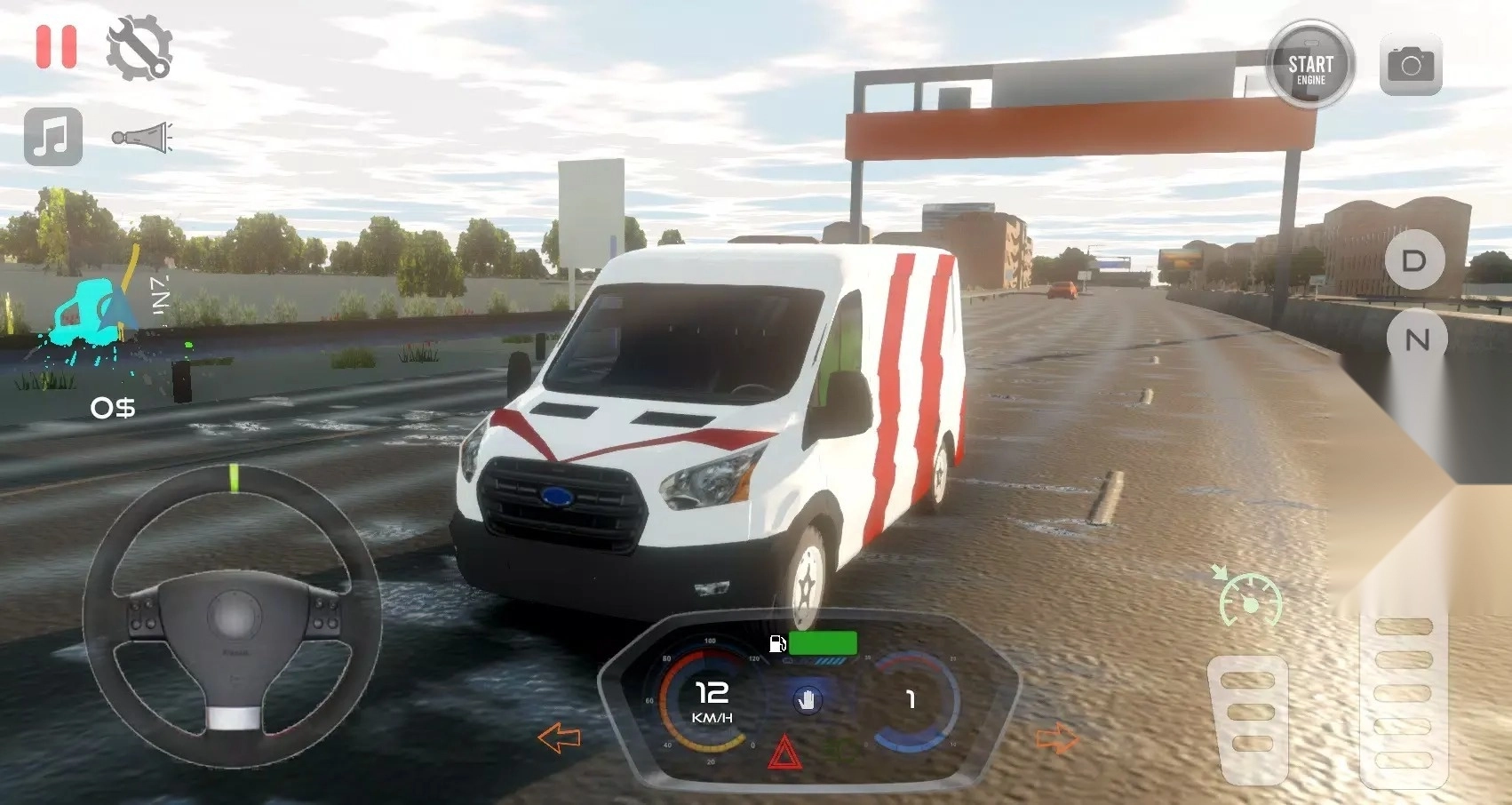Screen dimensions: 1512x805
Task: Honk the horn icon
Action: pos(142,138)
